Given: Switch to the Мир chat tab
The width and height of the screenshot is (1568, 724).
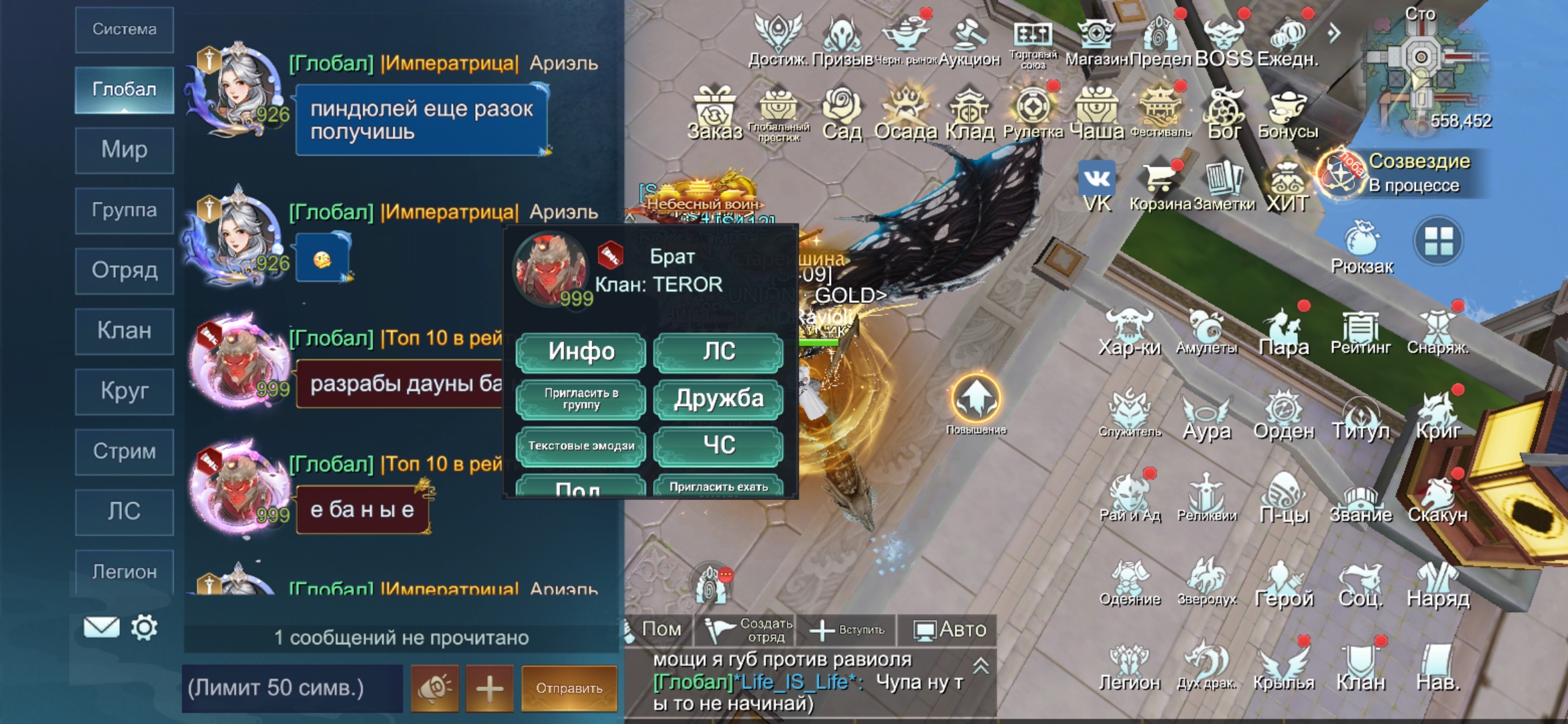Looking at the screenshot, I should pyautogui.click(x=125, y=149).
